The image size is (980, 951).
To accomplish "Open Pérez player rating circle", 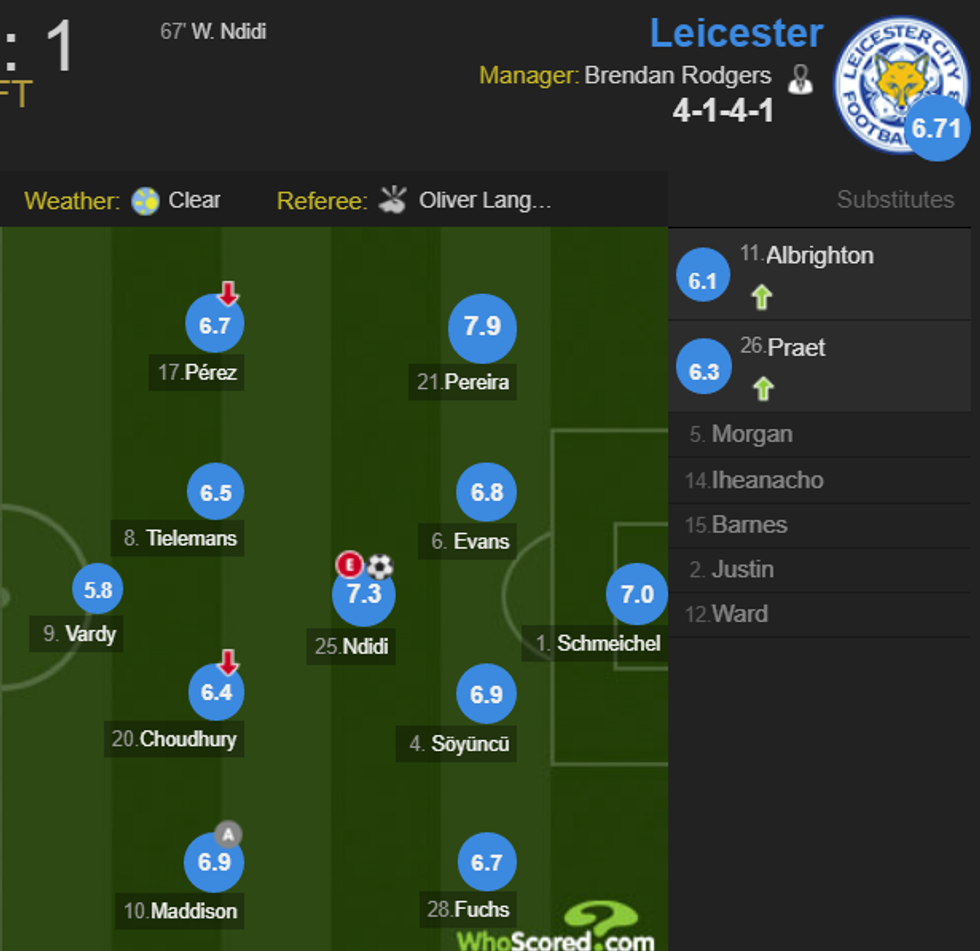I will [215, 325].
